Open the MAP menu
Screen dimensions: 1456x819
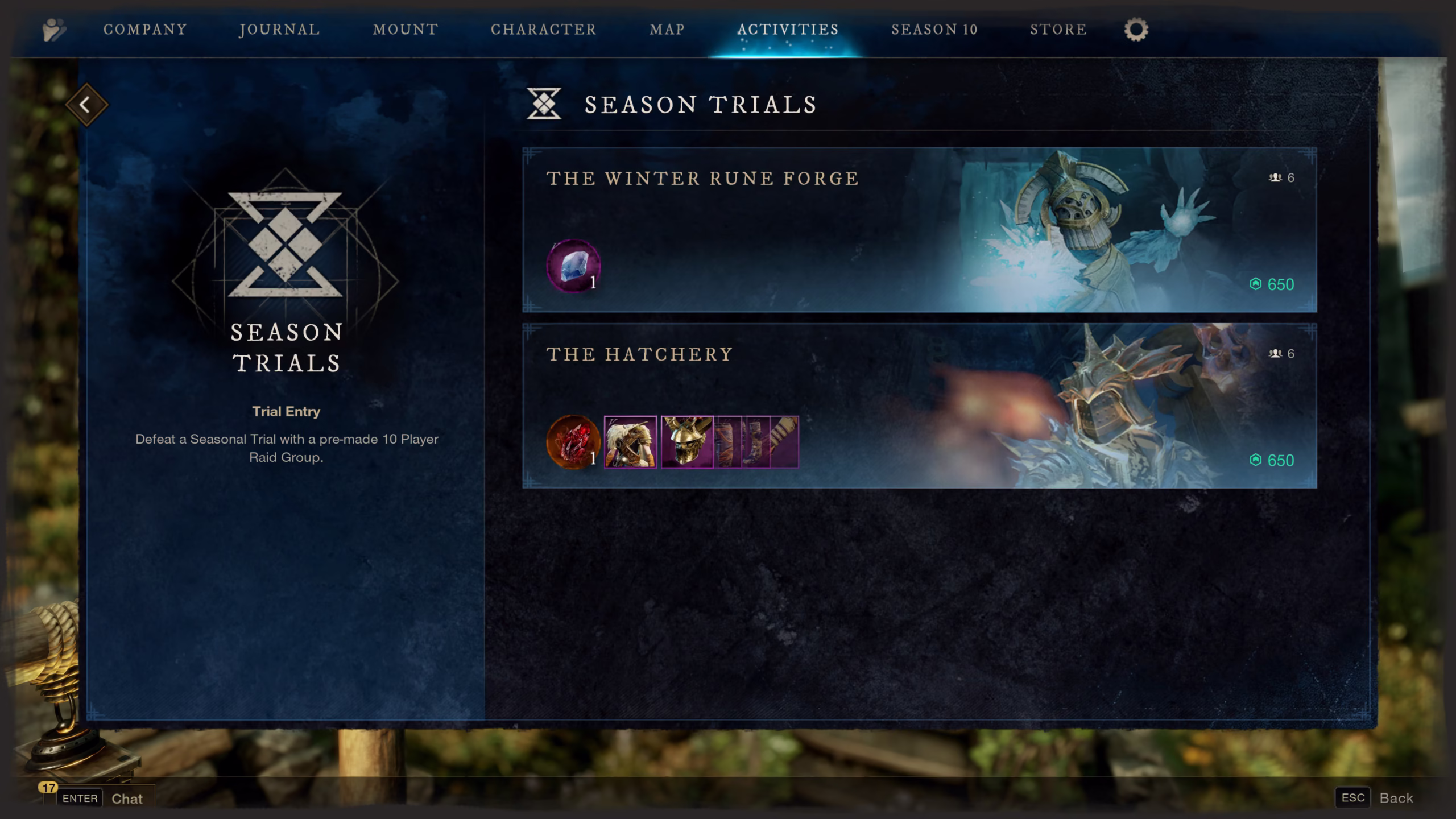click(x=666, y=30)
